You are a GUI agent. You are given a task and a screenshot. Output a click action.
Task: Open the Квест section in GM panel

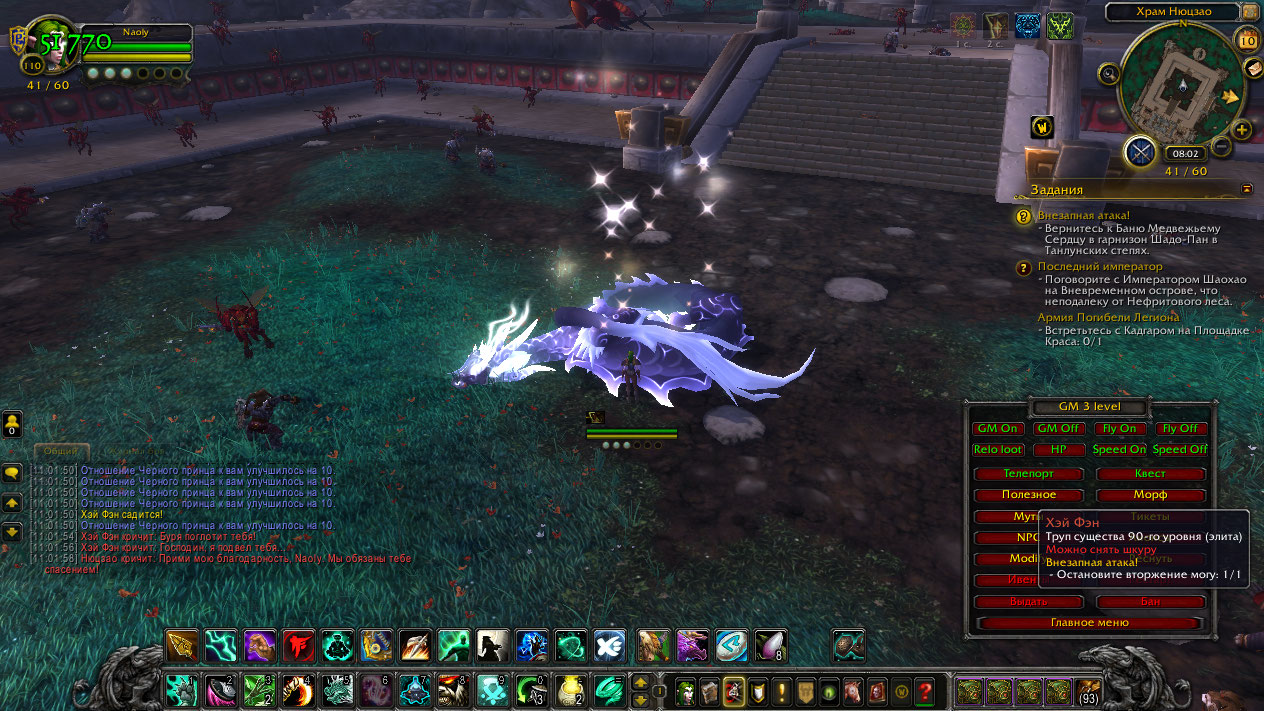pyautogui.click(x=1150, y=473)
